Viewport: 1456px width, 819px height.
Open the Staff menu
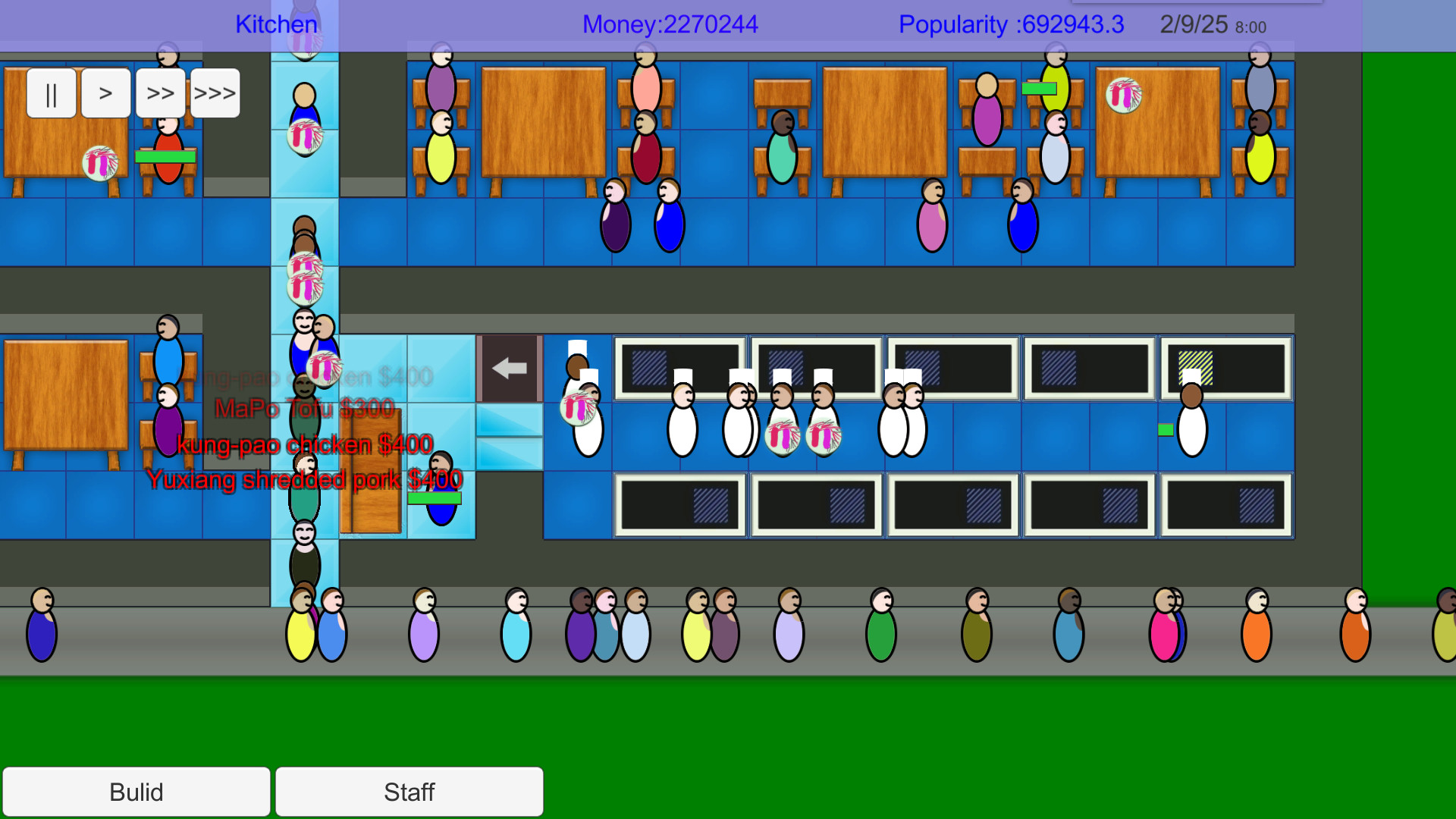pyautogui.click(x=409, y=792)
